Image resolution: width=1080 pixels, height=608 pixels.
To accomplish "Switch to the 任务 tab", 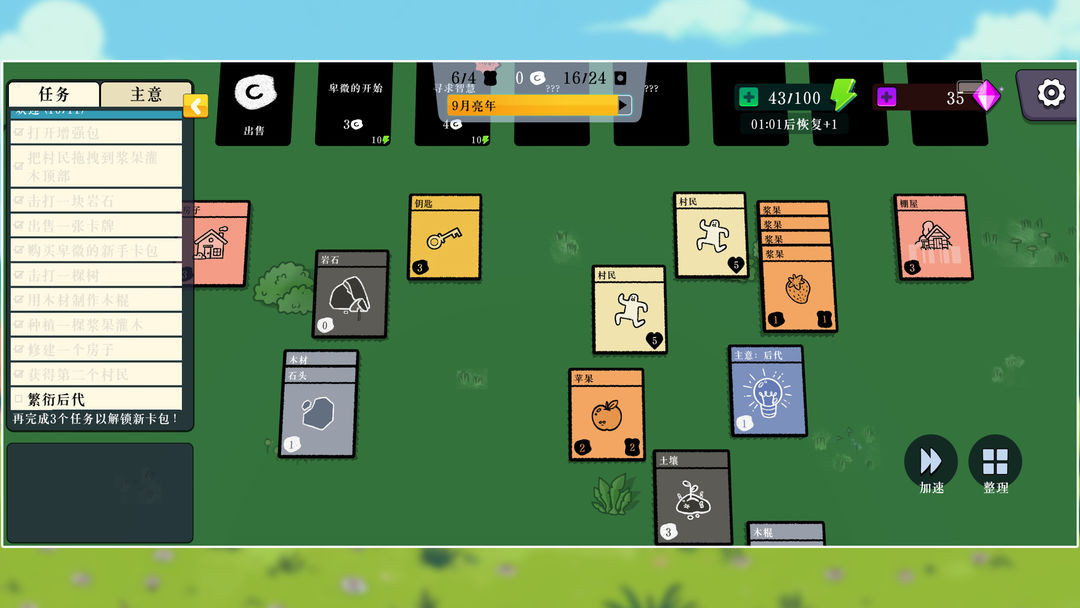I will [x=54, y=94].
